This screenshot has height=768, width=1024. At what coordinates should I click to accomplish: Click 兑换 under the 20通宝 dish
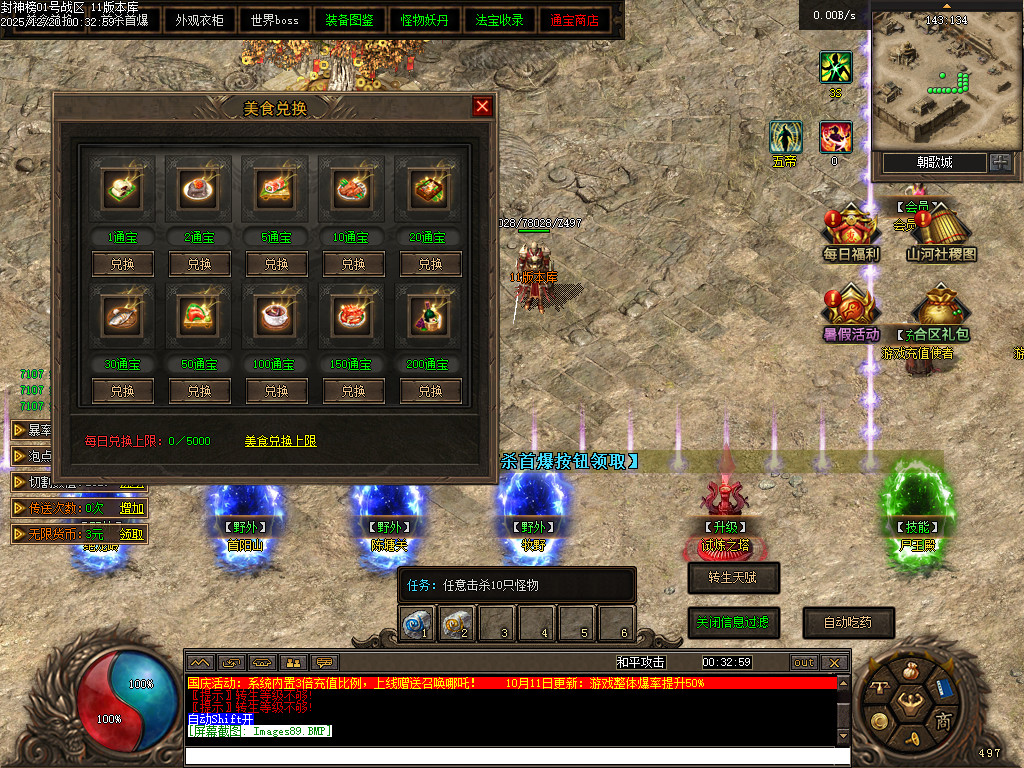click(430, 264)
